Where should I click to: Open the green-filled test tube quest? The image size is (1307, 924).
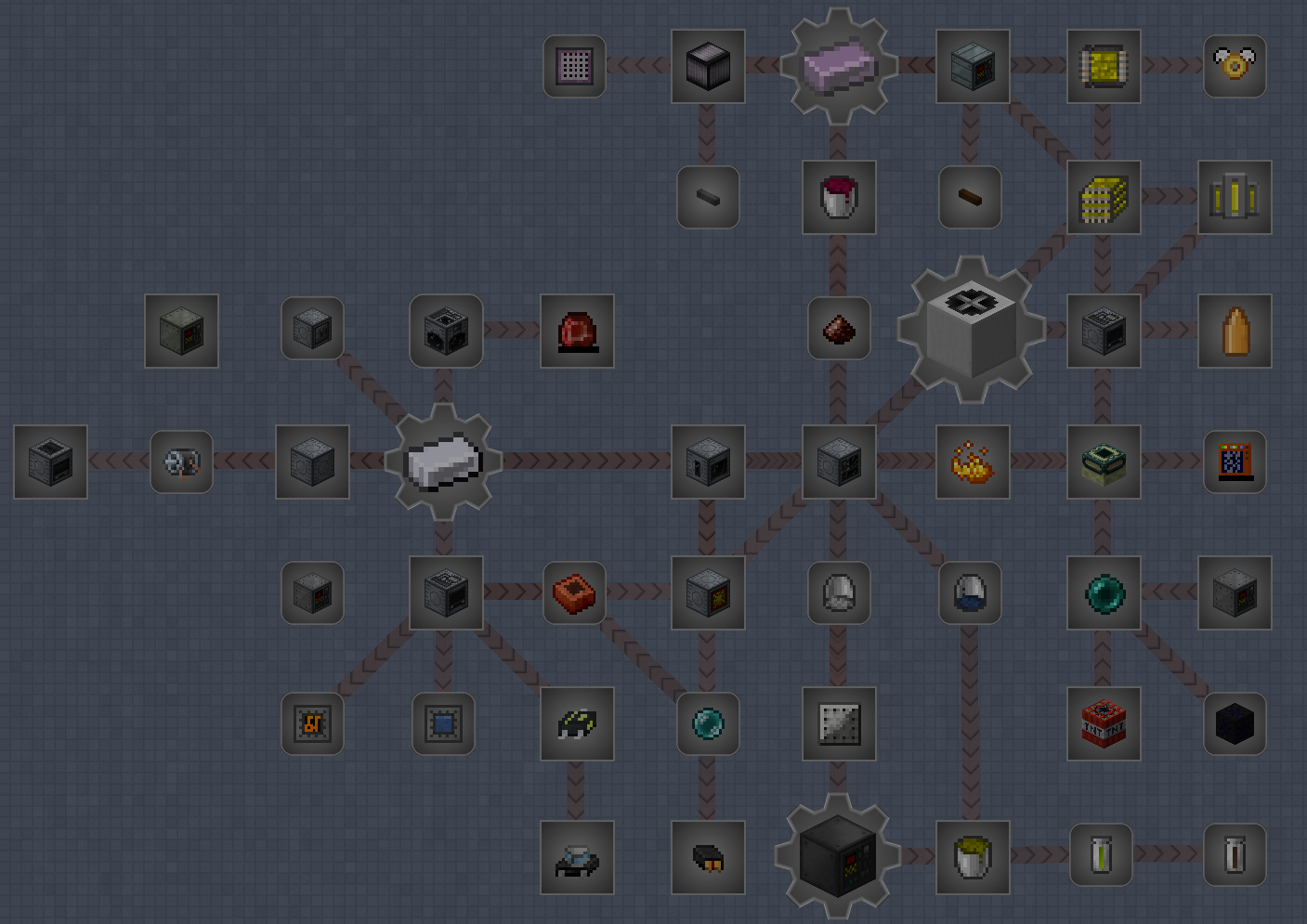pos(1101,855)
